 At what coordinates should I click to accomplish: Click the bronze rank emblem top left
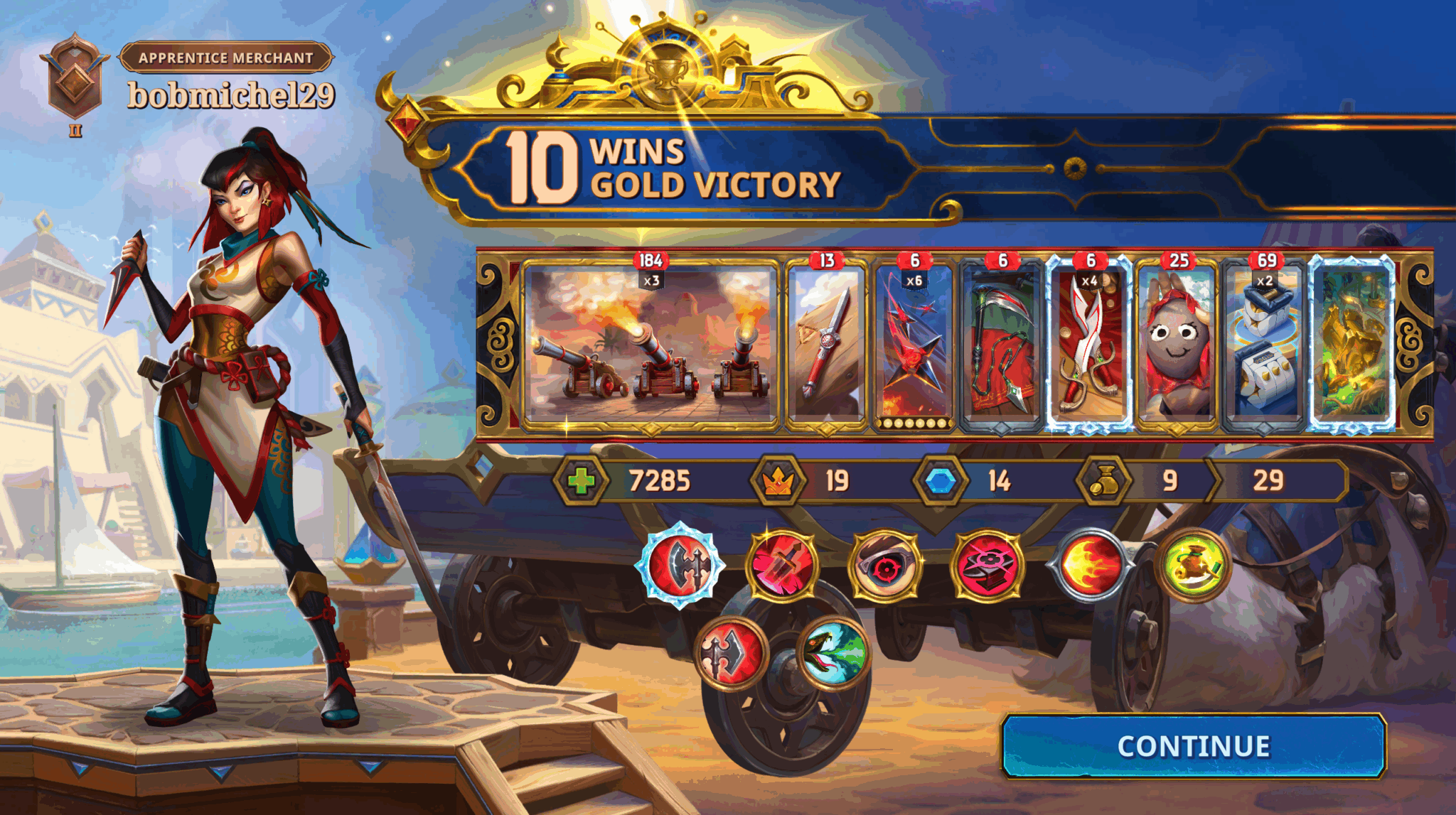point(74,75)
